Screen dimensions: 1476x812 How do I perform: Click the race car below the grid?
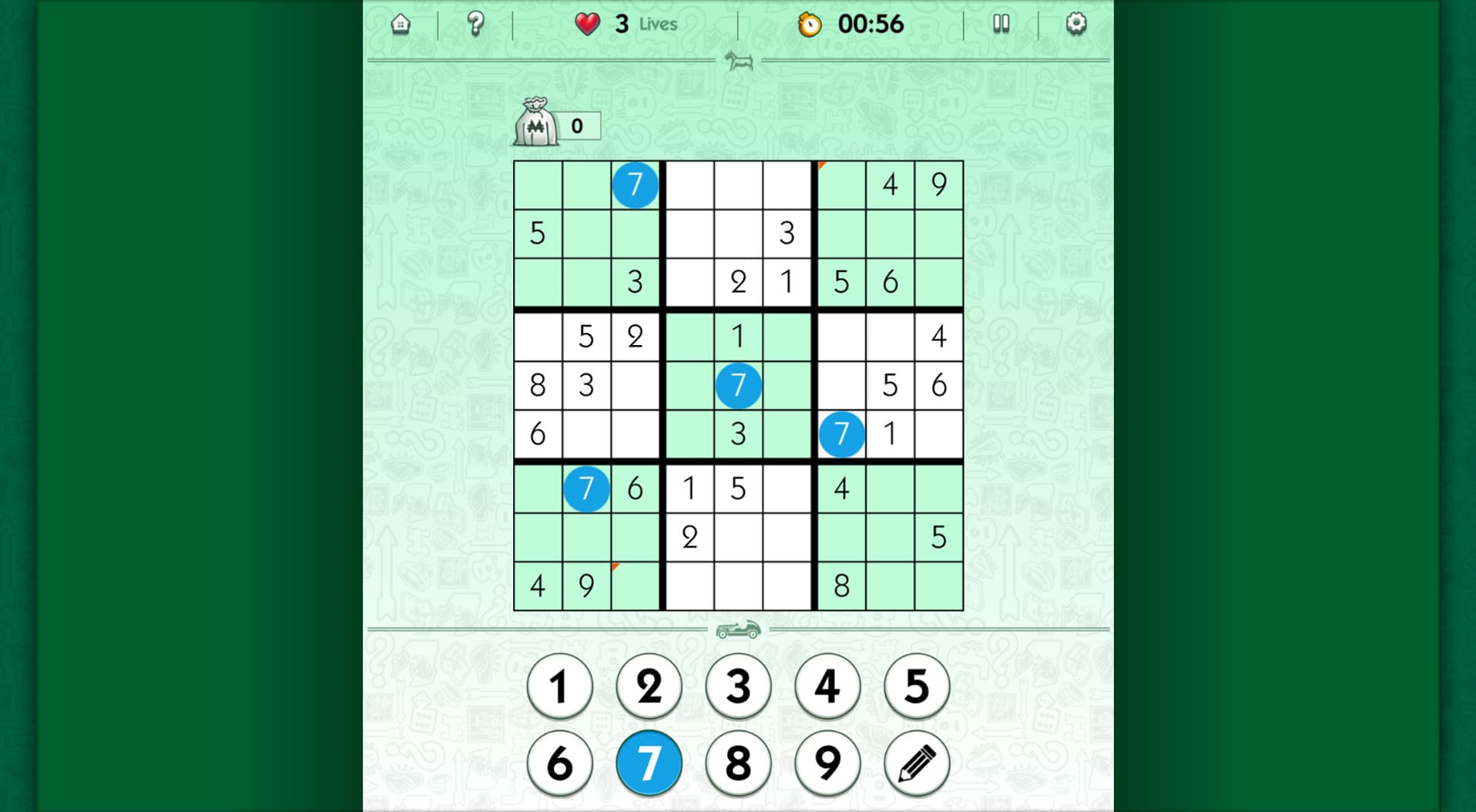tap(739, 629)
